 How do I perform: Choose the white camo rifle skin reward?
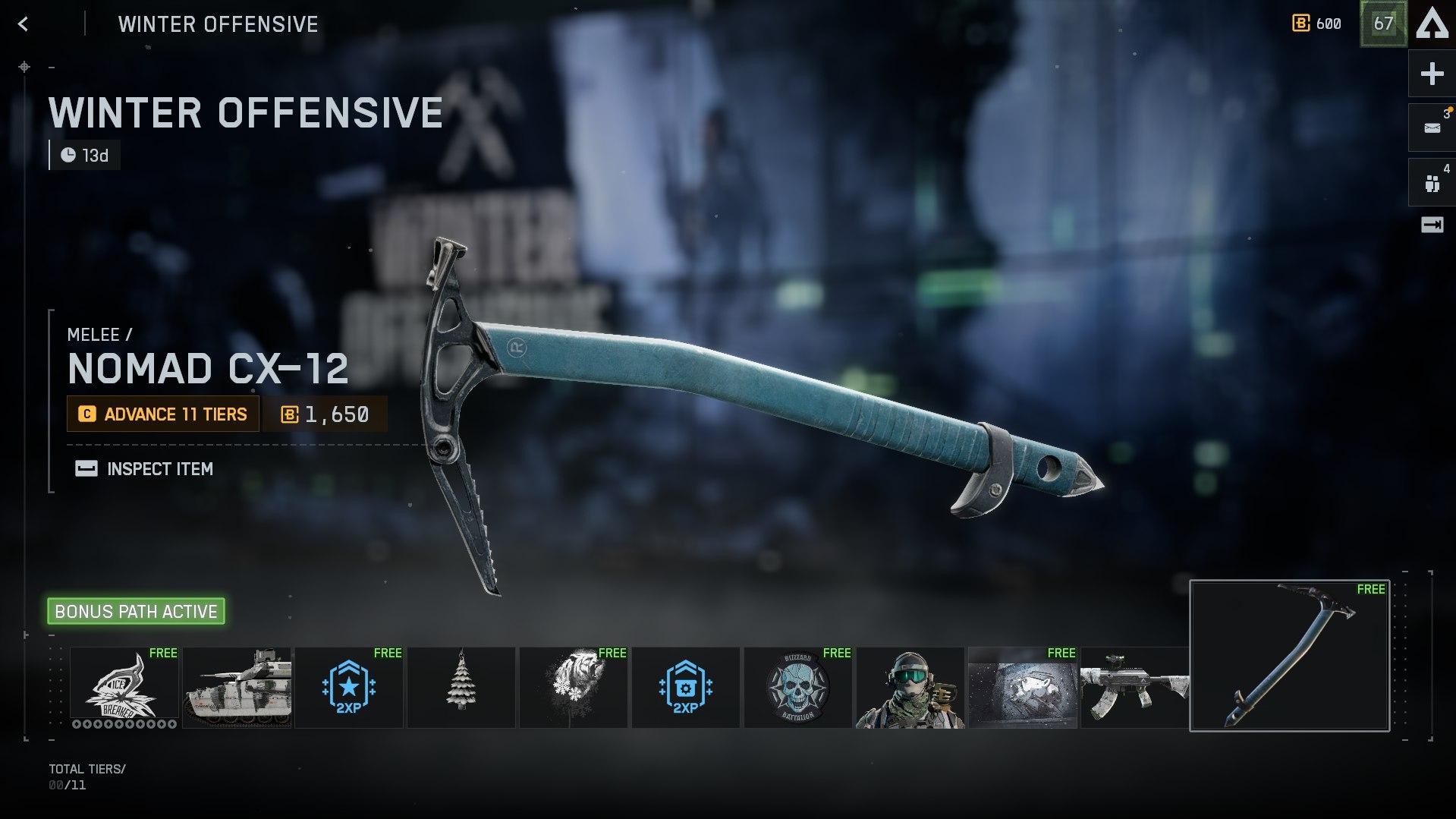pyautogui.click(x=1134, y=687)
